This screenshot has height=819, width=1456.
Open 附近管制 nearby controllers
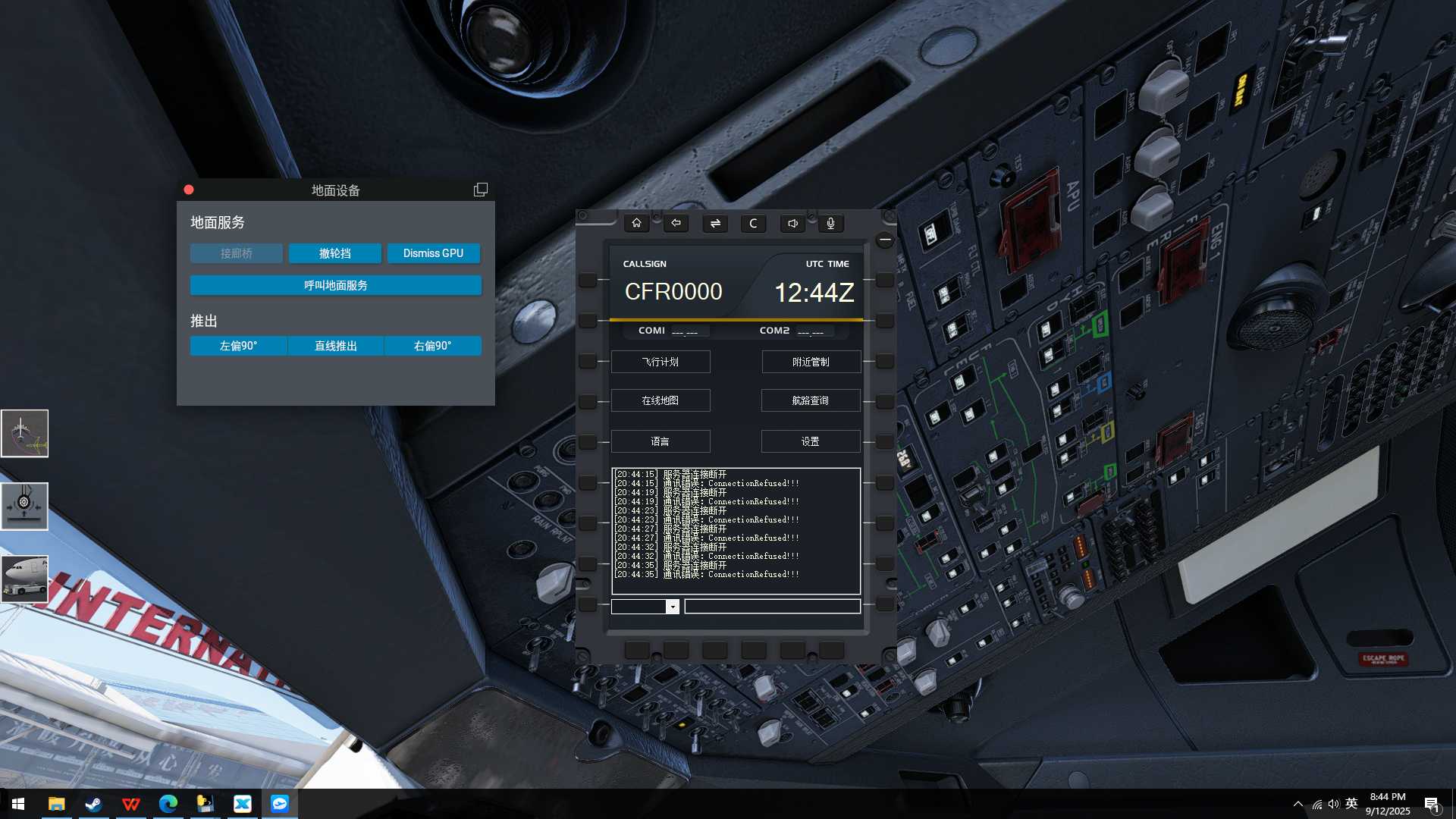pos(811,362)
